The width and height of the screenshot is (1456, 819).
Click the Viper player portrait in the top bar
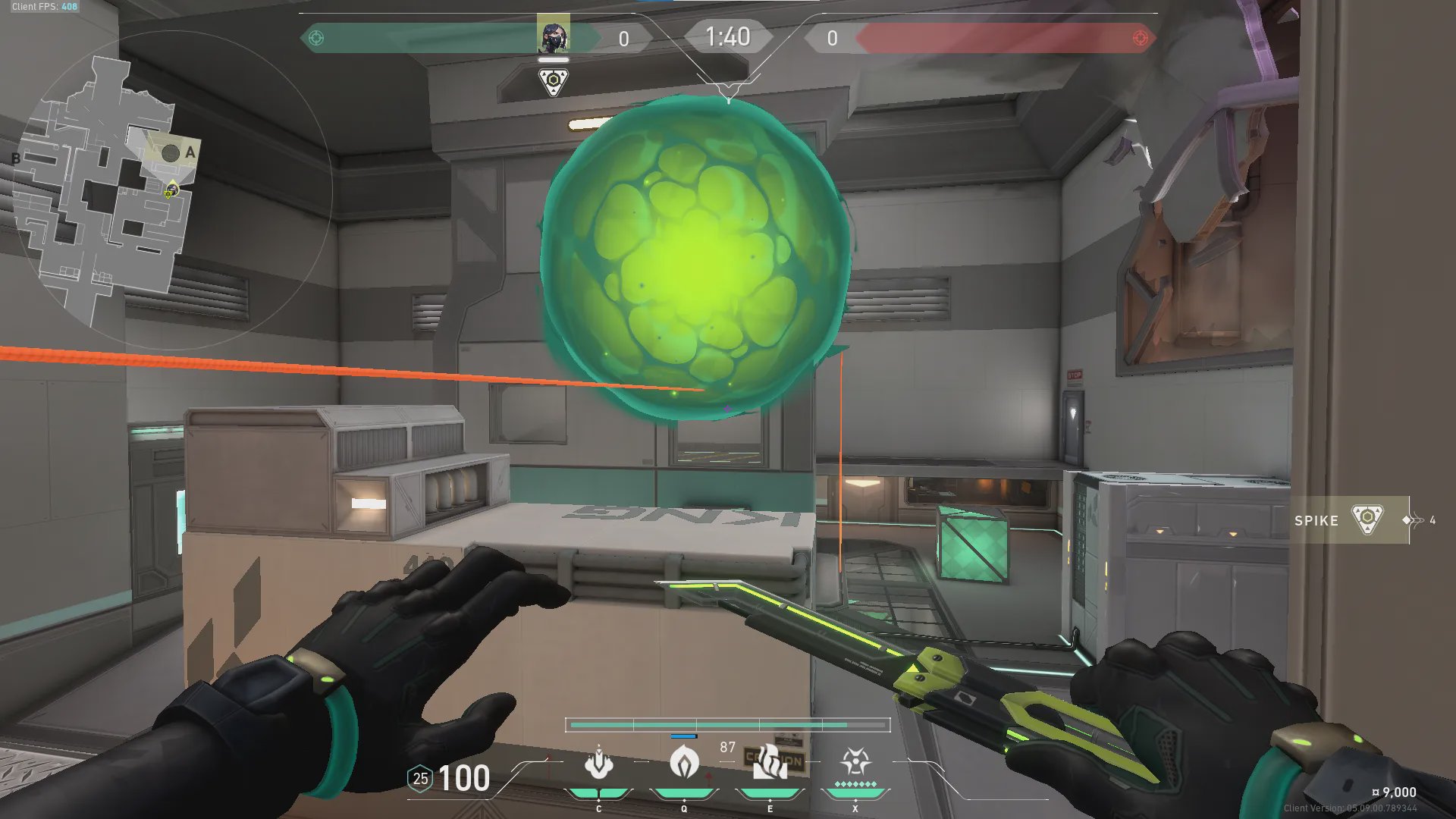(553, 35)
